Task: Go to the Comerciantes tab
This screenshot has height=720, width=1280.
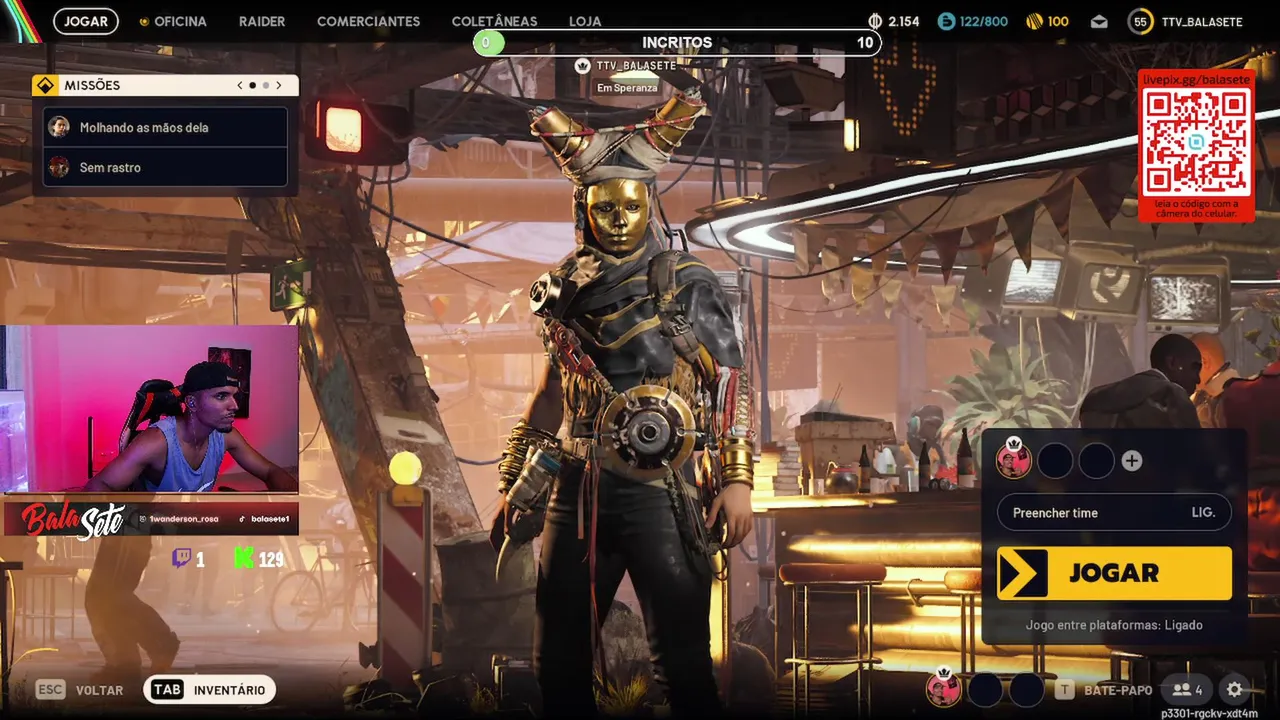Action: click(368, 21)
